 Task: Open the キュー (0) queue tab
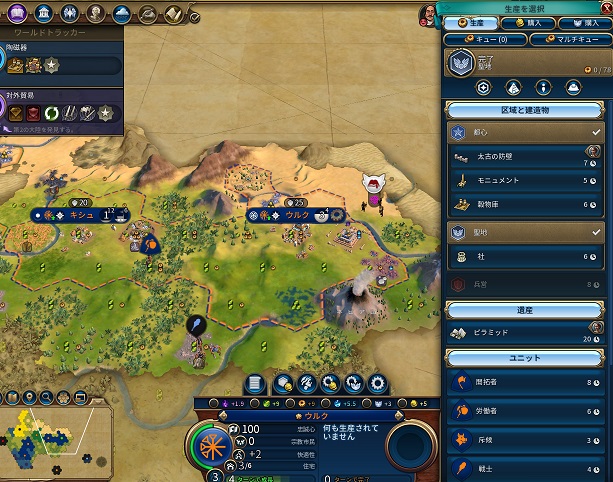[484, 39]
